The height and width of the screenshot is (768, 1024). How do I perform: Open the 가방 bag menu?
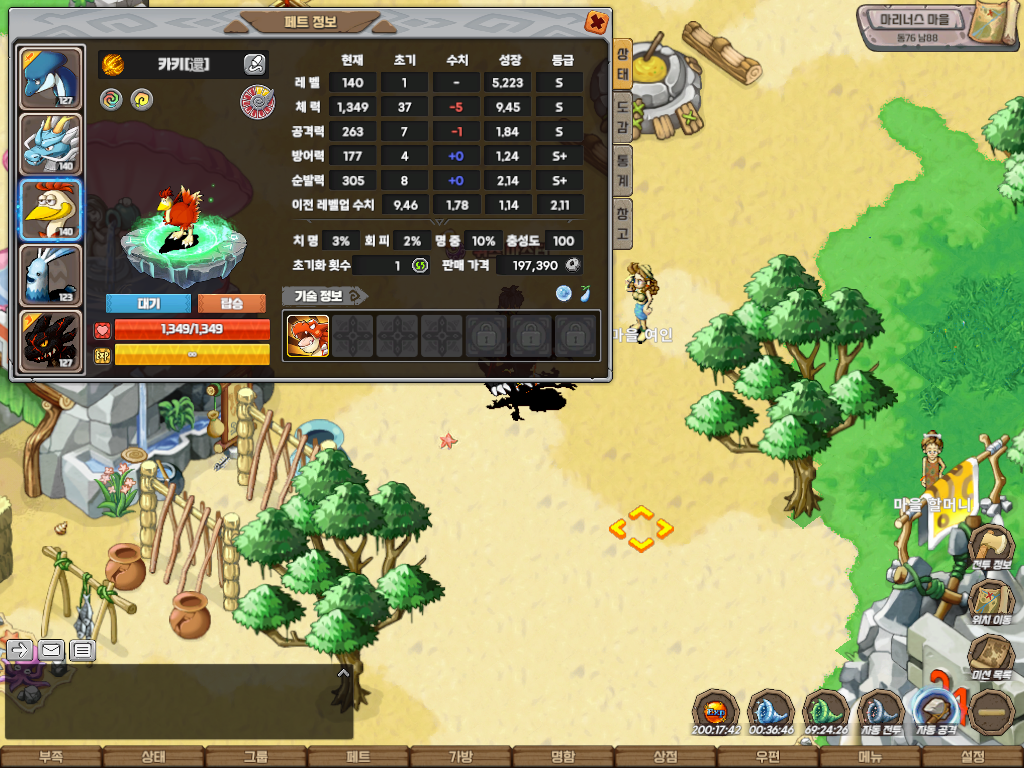point(460,757)
